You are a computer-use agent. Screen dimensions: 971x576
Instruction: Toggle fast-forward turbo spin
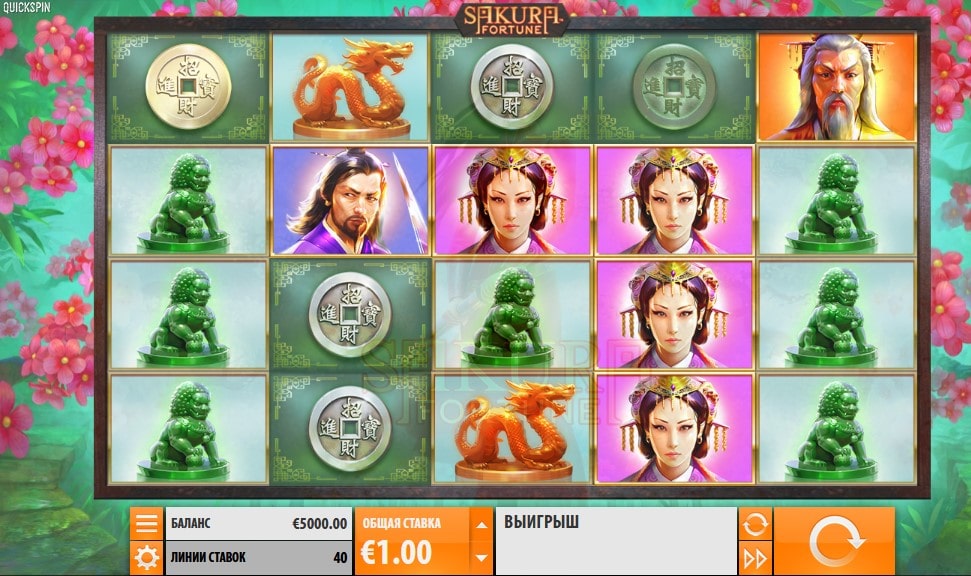(755, 557)
